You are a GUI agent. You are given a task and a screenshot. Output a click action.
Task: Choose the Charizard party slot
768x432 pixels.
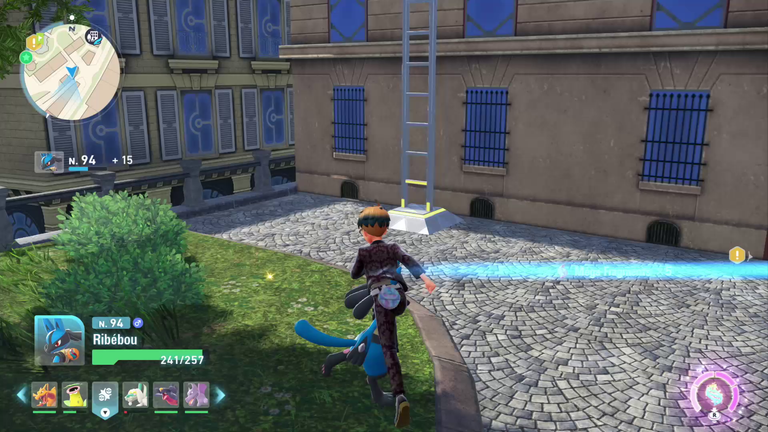tap(44, 396)
